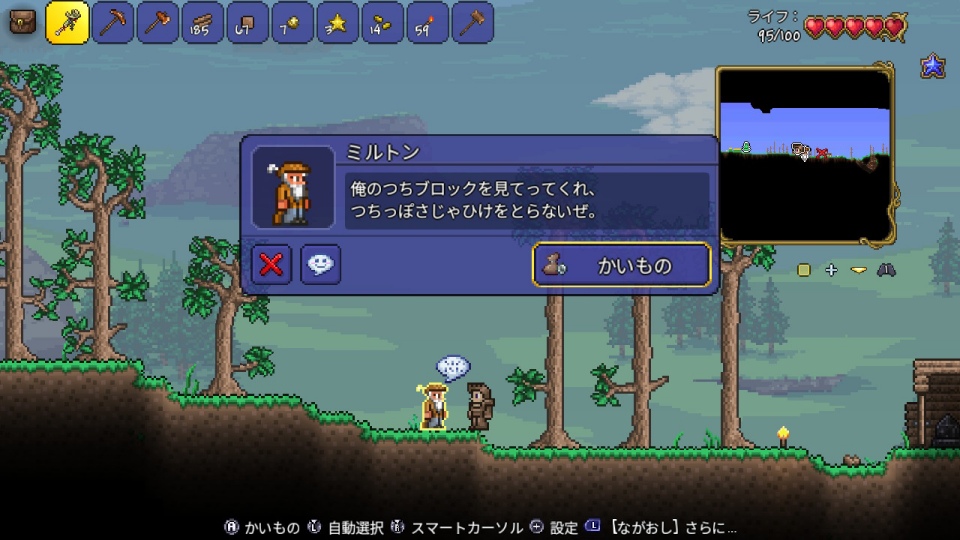
Task: Select the highlighted wand hotbar slot
Action: click(68, 22)
